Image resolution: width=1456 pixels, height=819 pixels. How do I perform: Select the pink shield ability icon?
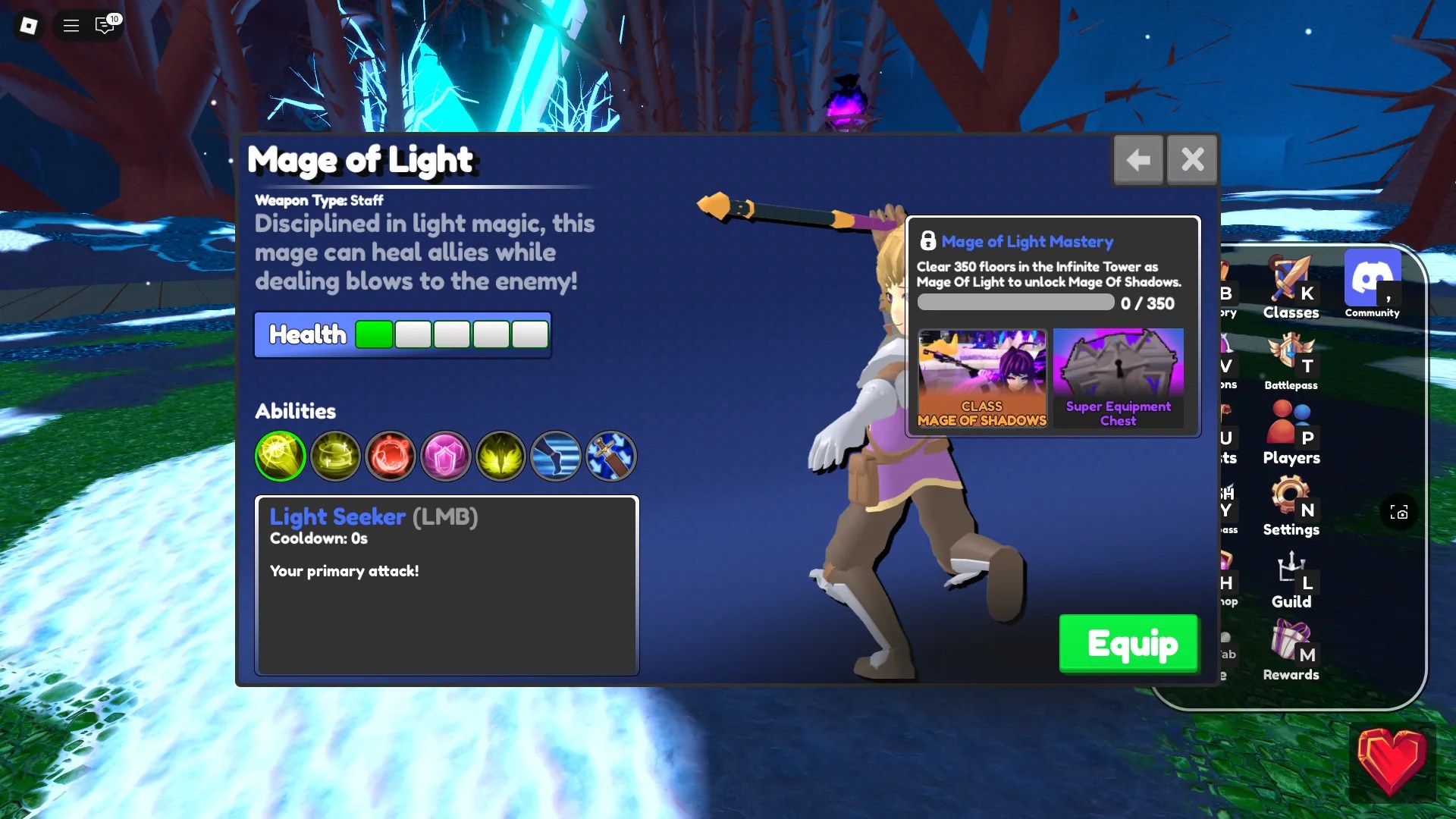point(446,456)
